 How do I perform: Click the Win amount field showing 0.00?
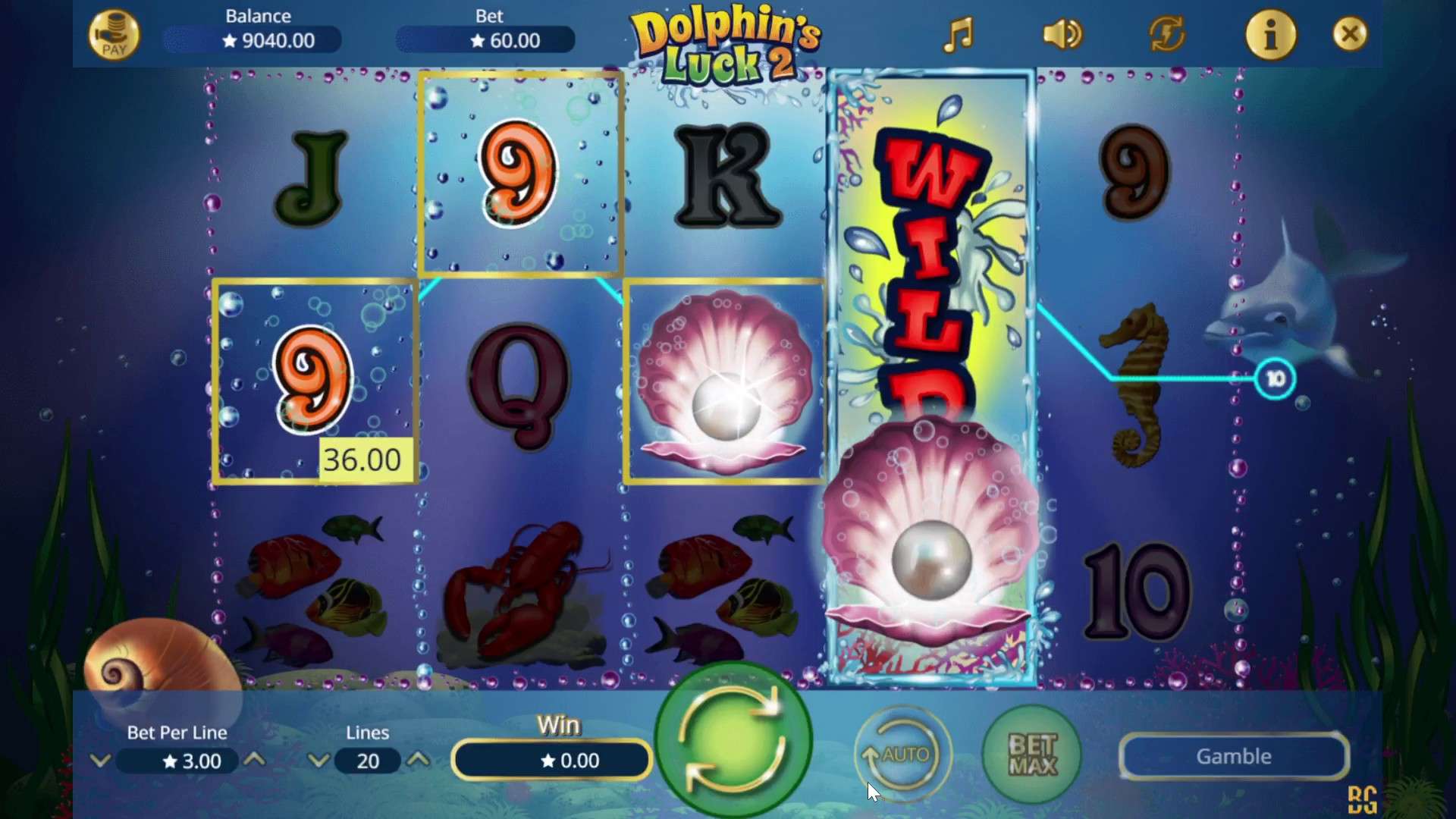pos(551,761)
